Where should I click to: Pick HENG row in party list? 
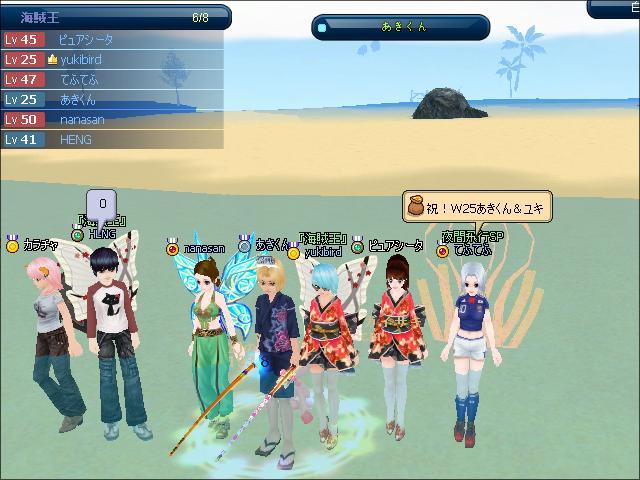(x=110, y=140)
